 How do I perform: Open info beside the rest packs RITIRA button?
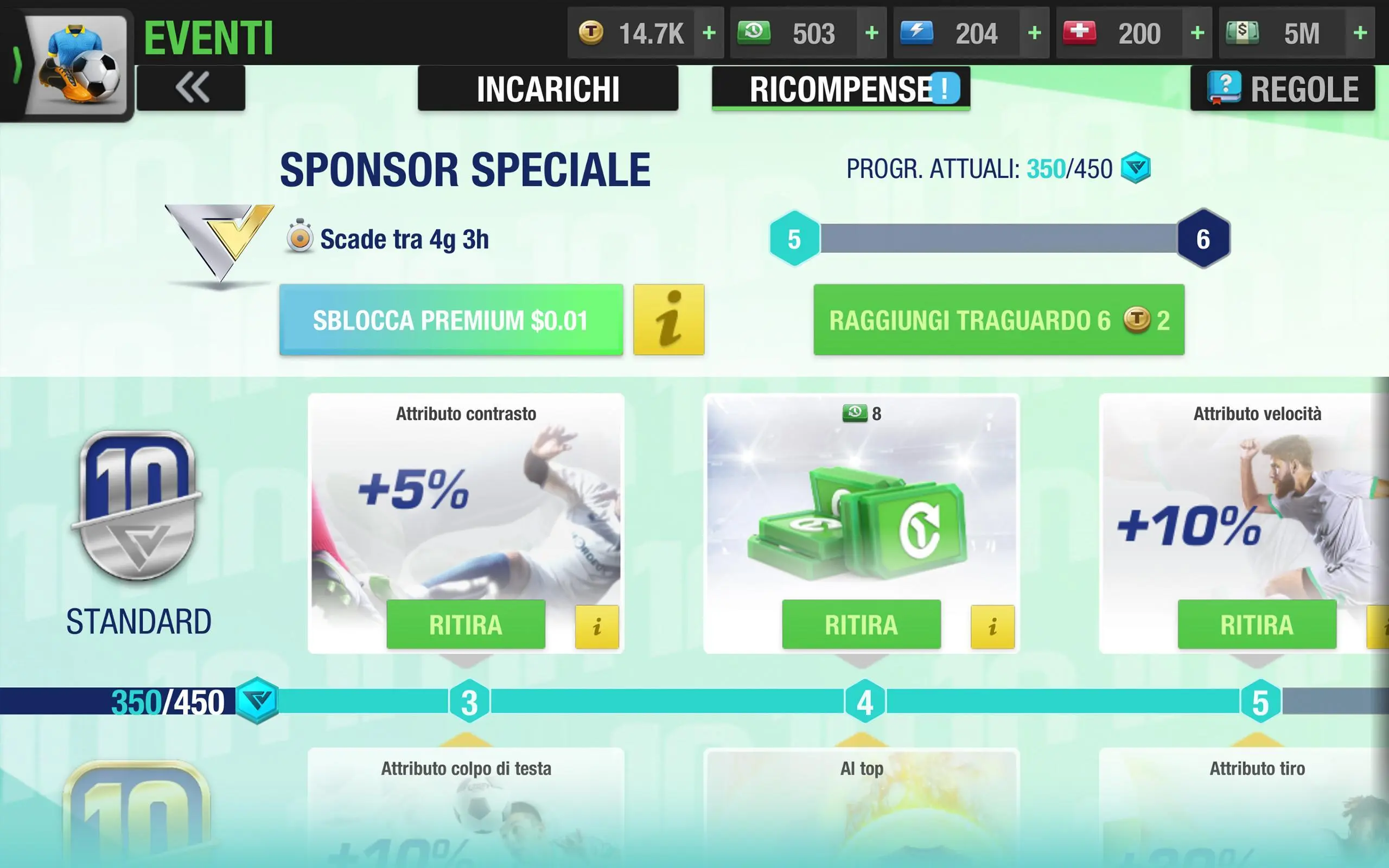(992, 627)
